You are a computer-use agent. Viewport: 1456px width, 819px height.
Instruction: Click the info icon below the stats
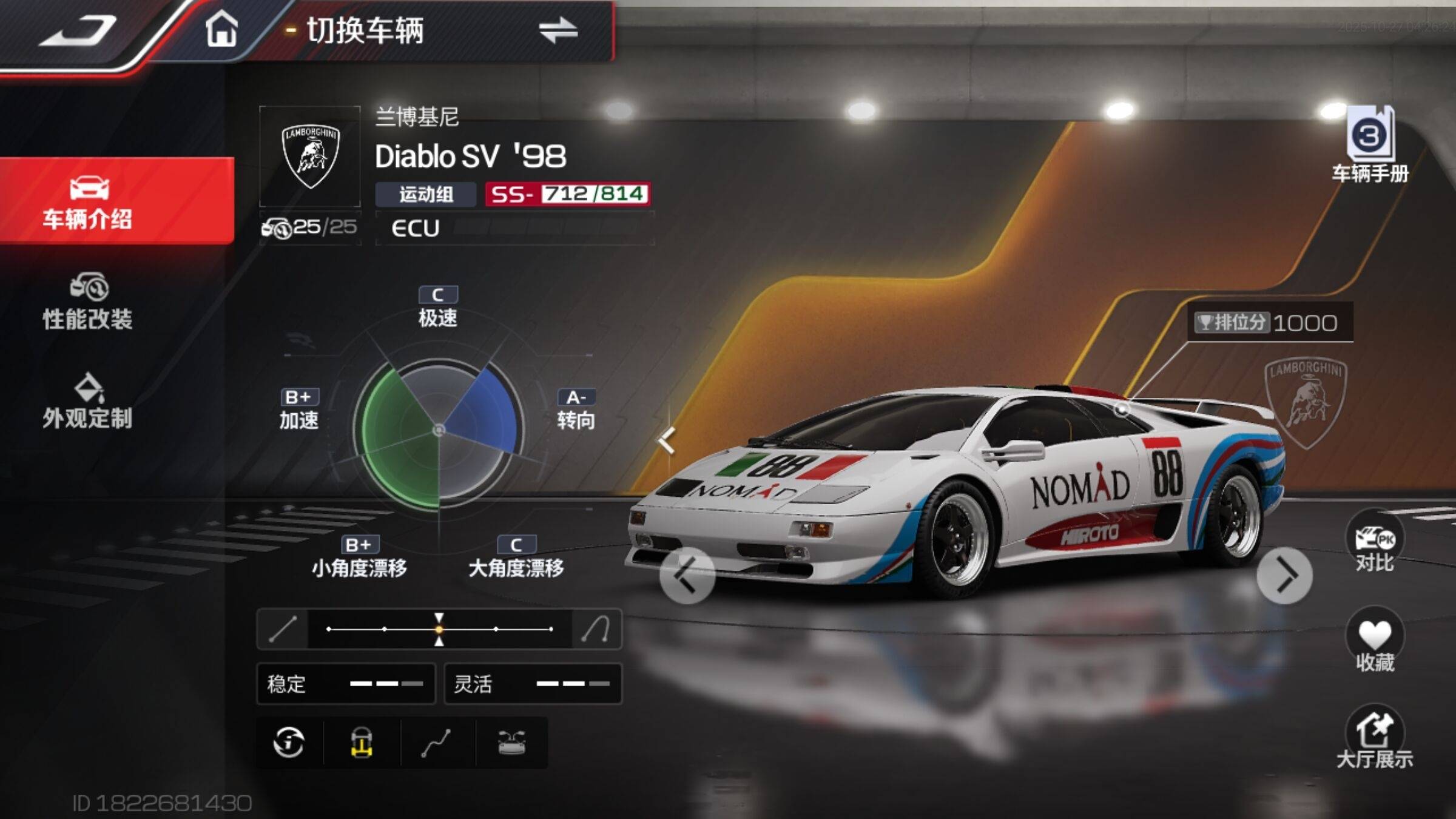pos(289,743)
